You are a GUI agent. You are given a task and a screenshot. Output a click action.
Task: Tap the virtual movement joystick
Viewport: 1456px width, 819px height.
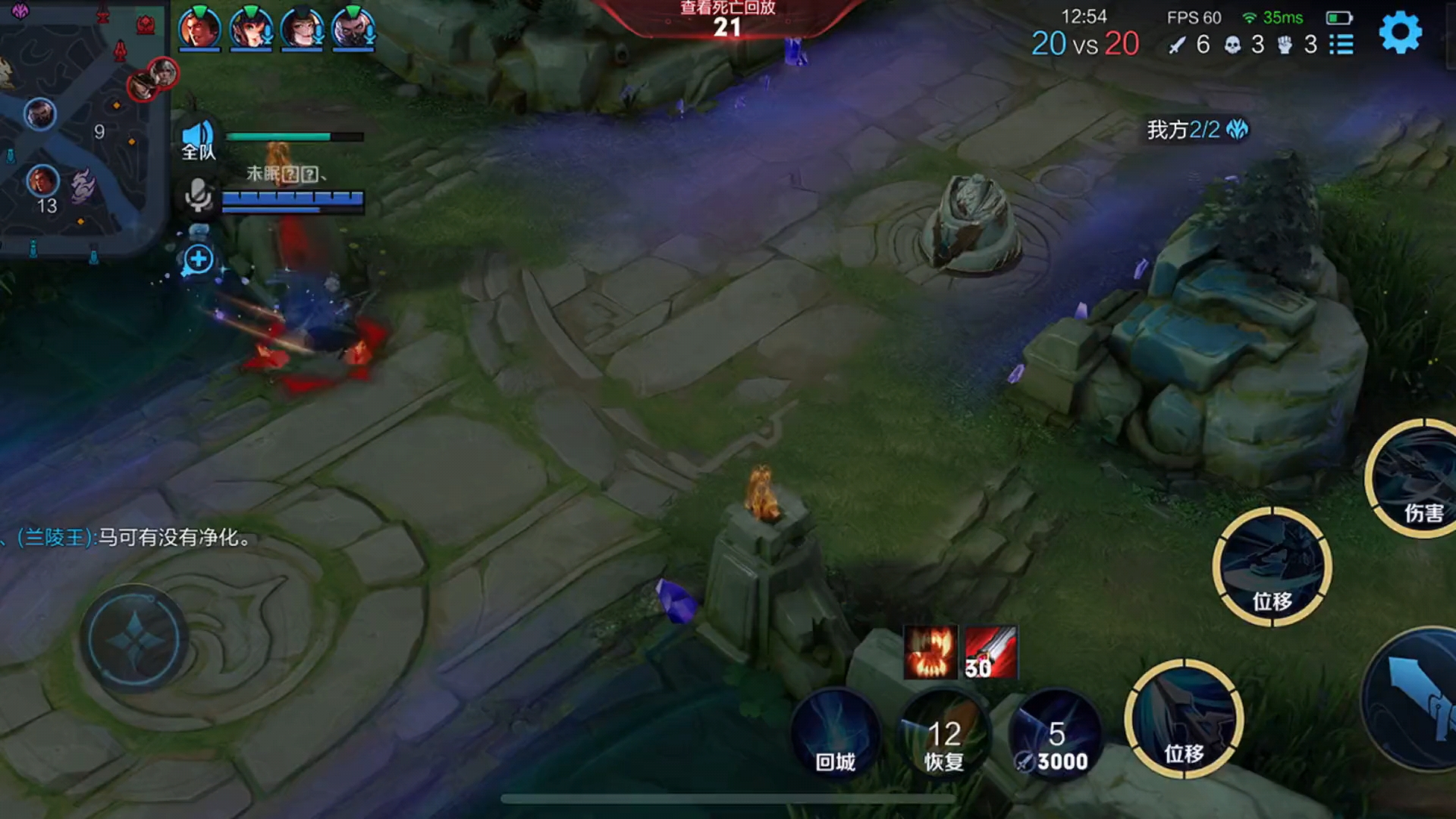pyautogui.click(x=134, y=639)
